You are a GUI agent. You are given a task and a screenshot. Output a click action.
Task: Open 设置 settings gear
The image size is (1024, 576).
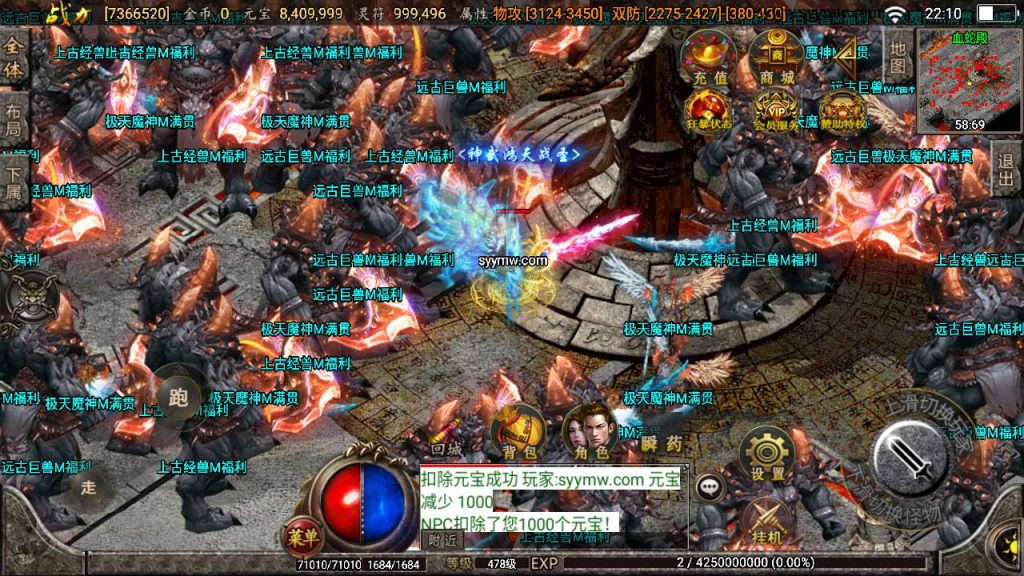pyautogui.click(x=767, y=457)
